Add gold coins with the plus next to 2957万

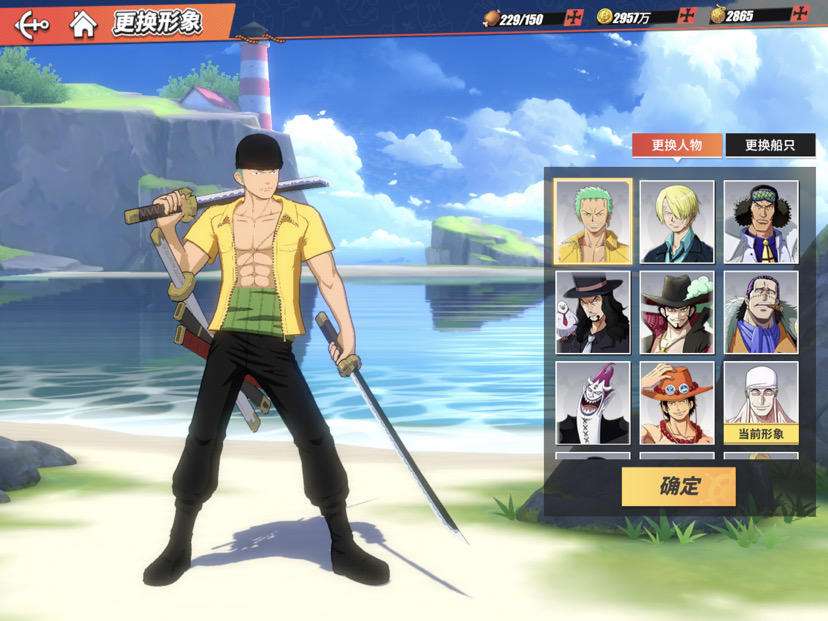coord(686,16)
